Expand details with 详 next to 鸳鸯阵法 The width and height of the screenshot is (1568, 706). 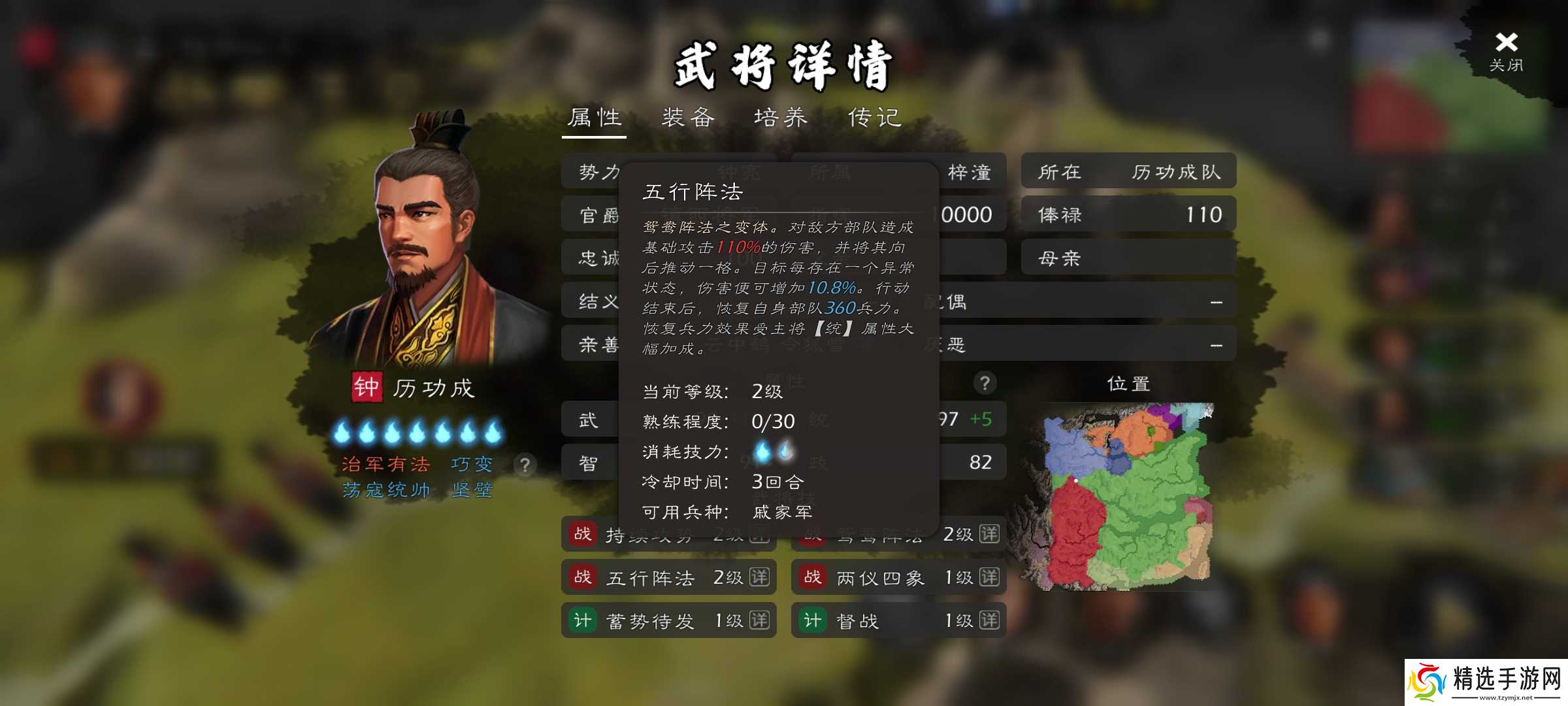pos(992,535)
